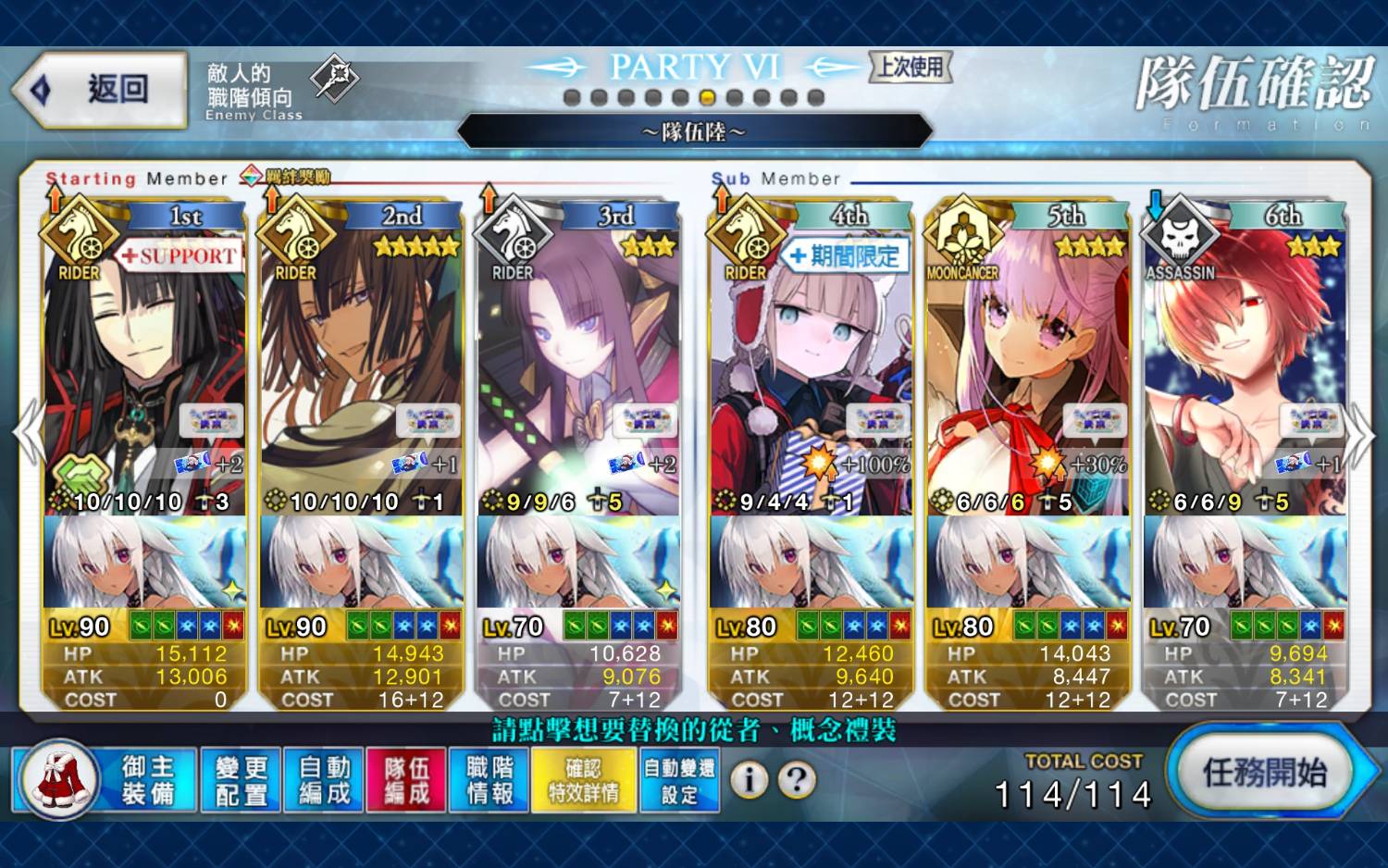Change the 3rd slot servant's craft essence
The image size is (1388, 868).
pyautogui.click(x=578, y=563)
